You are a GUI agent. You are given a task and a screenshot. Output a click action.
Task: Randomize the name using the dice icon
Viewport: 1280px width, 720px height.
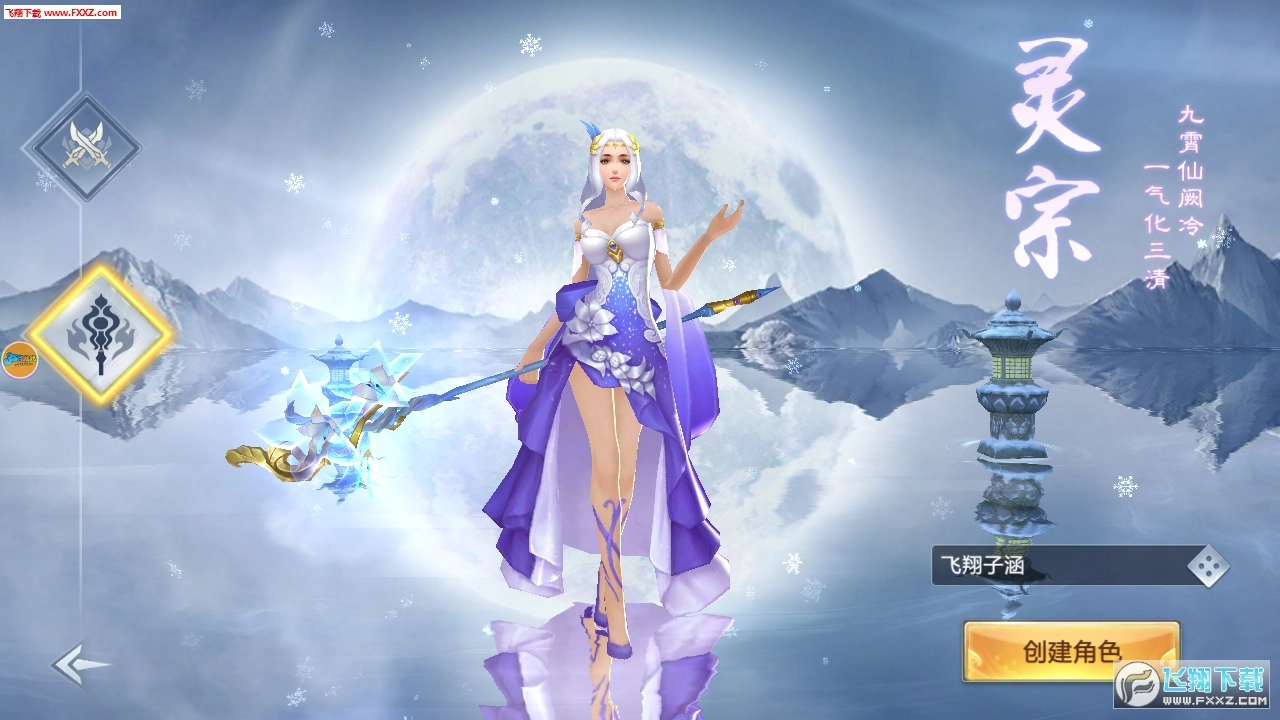coord(1207,565)
